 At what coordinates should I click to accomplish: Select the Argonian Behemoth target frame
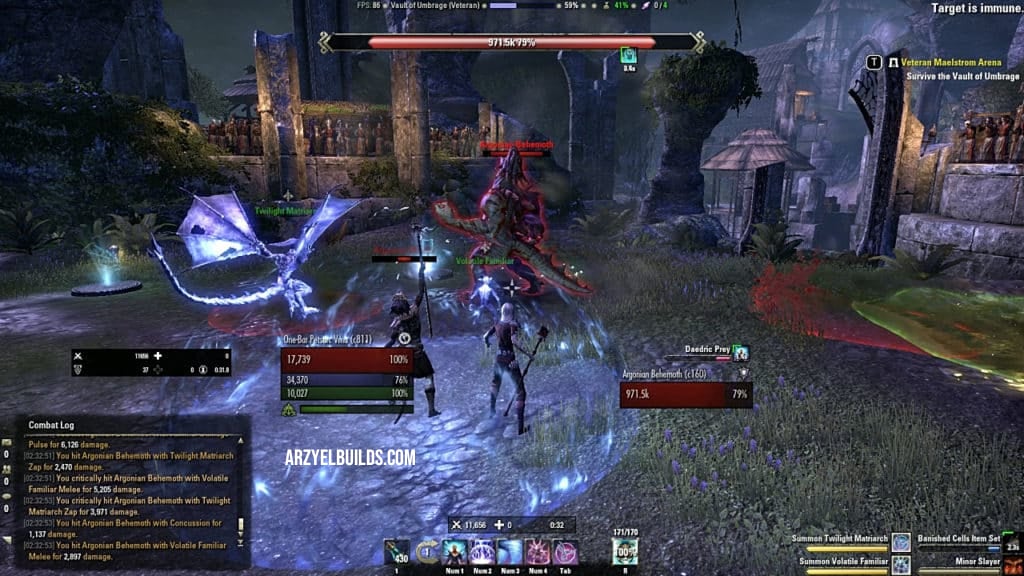point(686,395)
